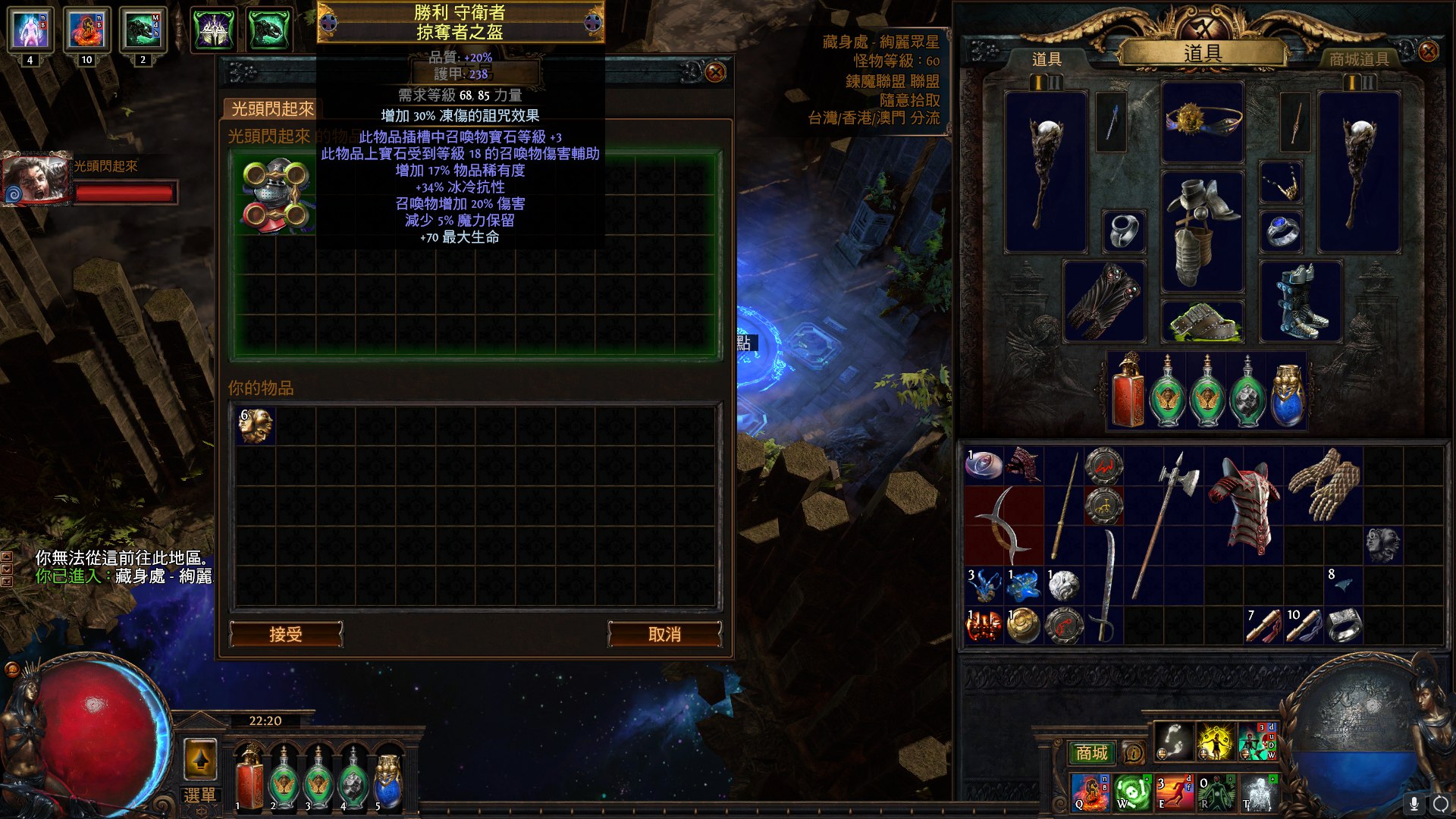The height and width of the screenshot is (819, 1456).
Task: Cancel the trade with 取消 button
Action: (x=664, y=634)
